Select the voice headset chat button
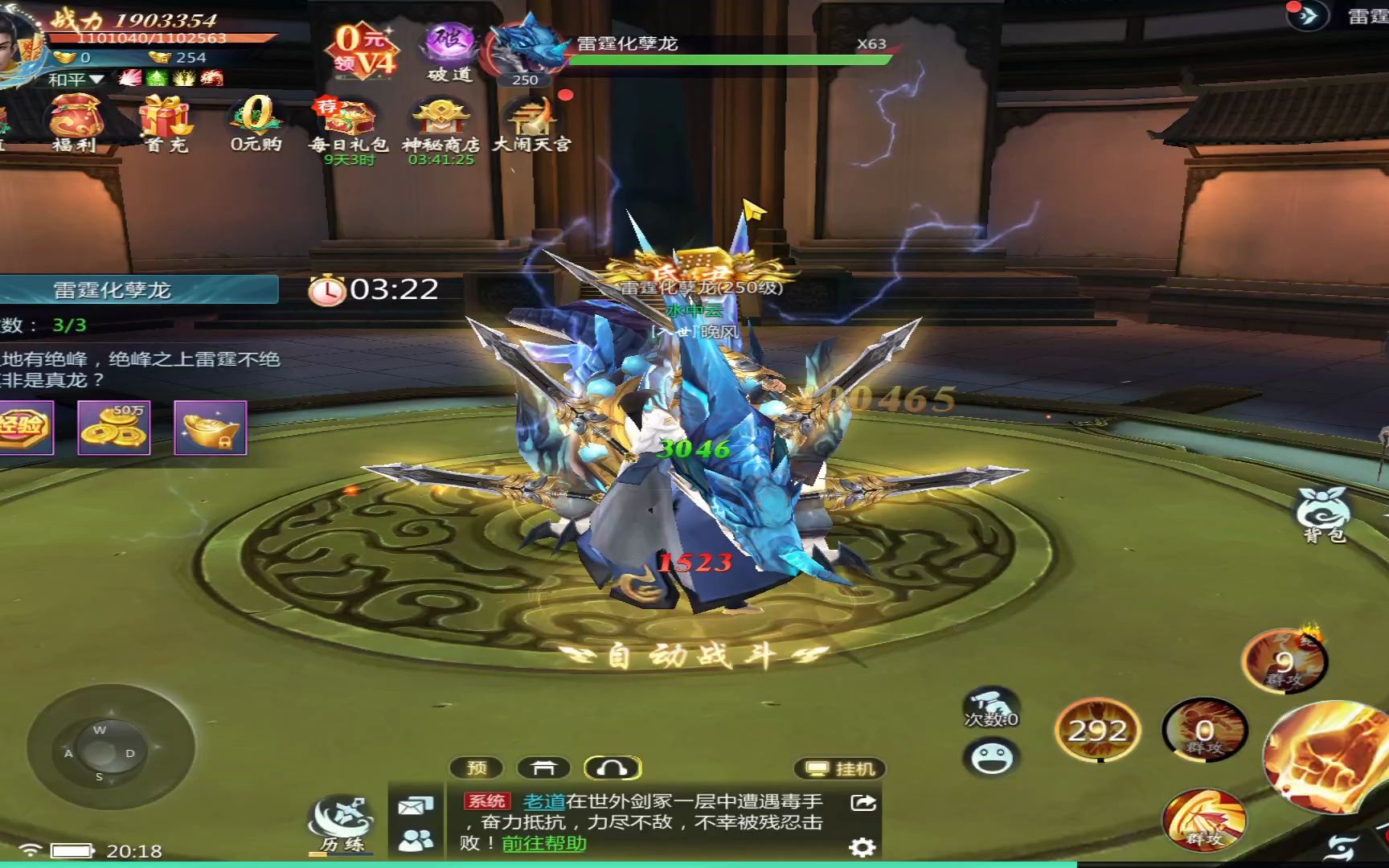 tap(612, 769)
